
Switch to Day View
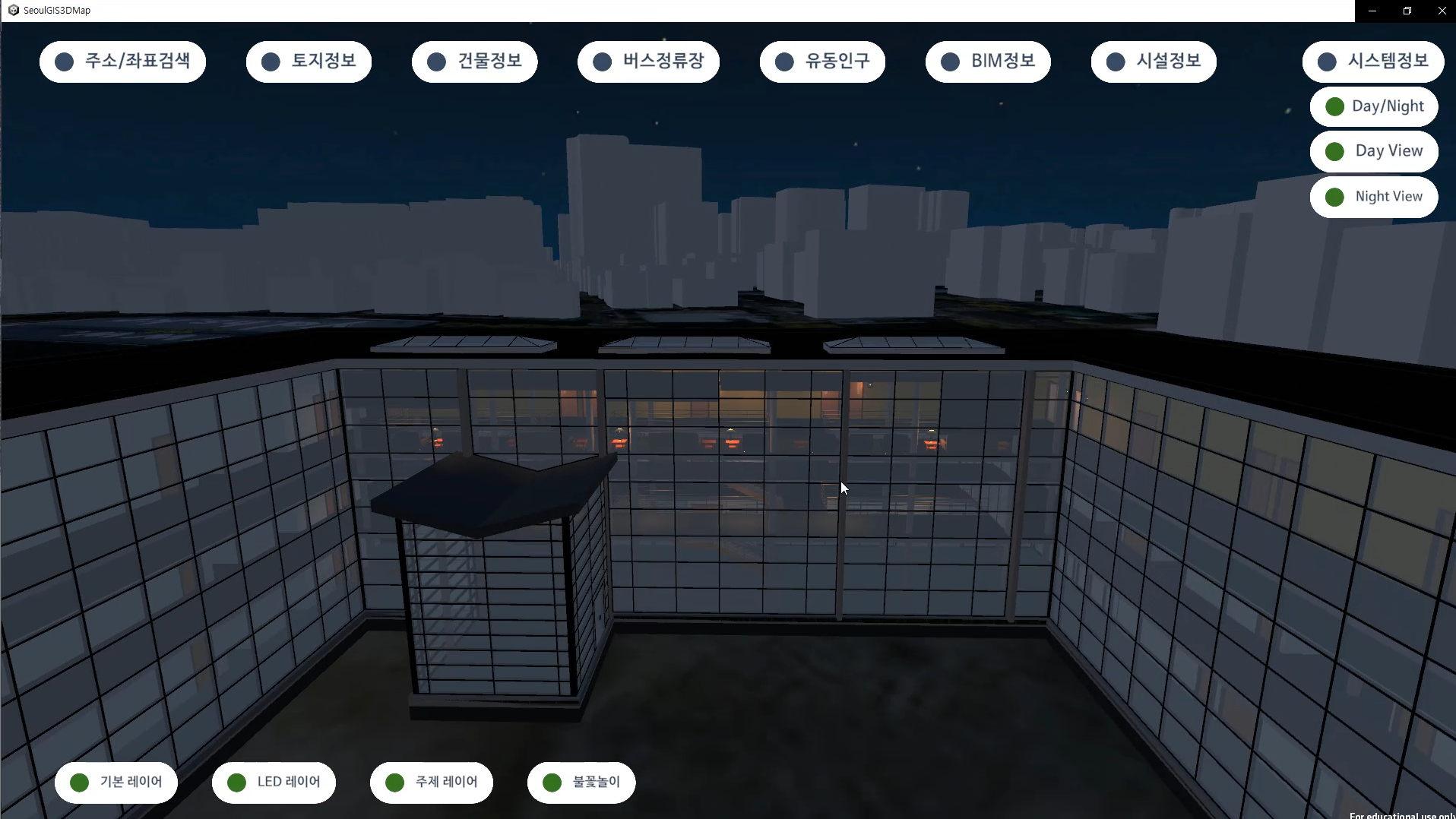point(1374,151)
